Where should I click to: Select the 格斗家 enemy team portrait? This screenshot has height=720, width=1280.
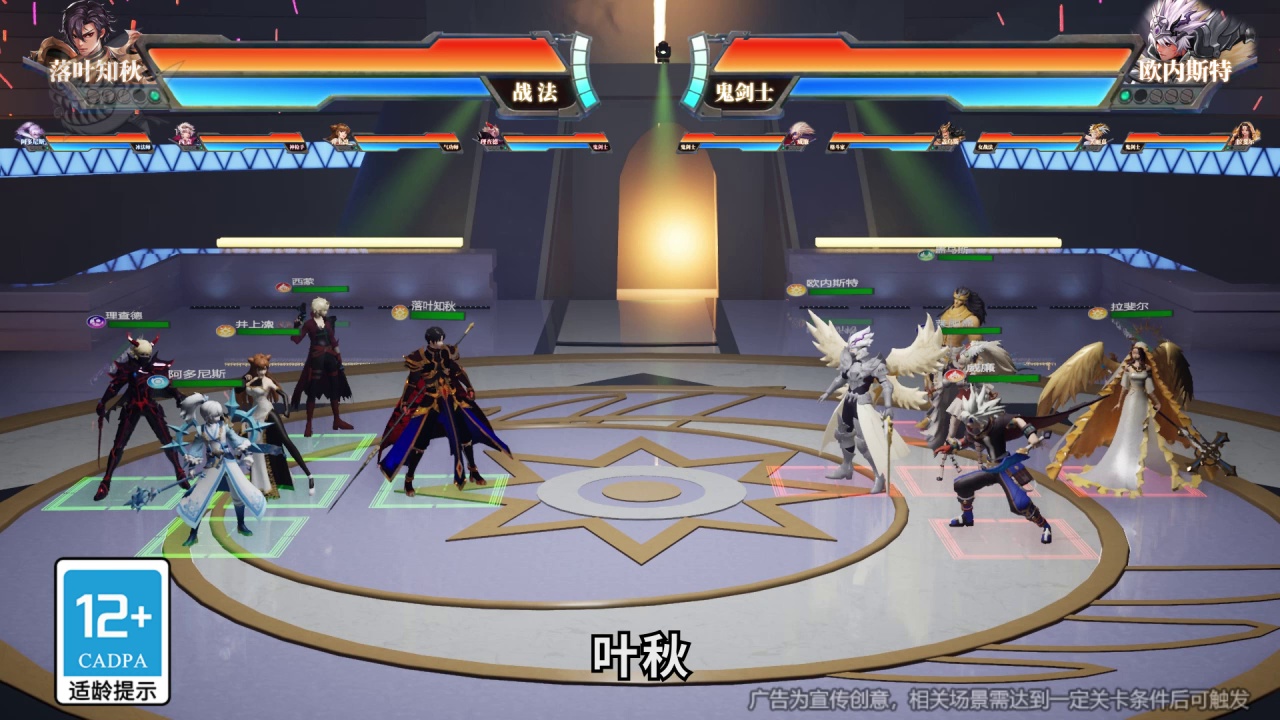tap(947, 134)
